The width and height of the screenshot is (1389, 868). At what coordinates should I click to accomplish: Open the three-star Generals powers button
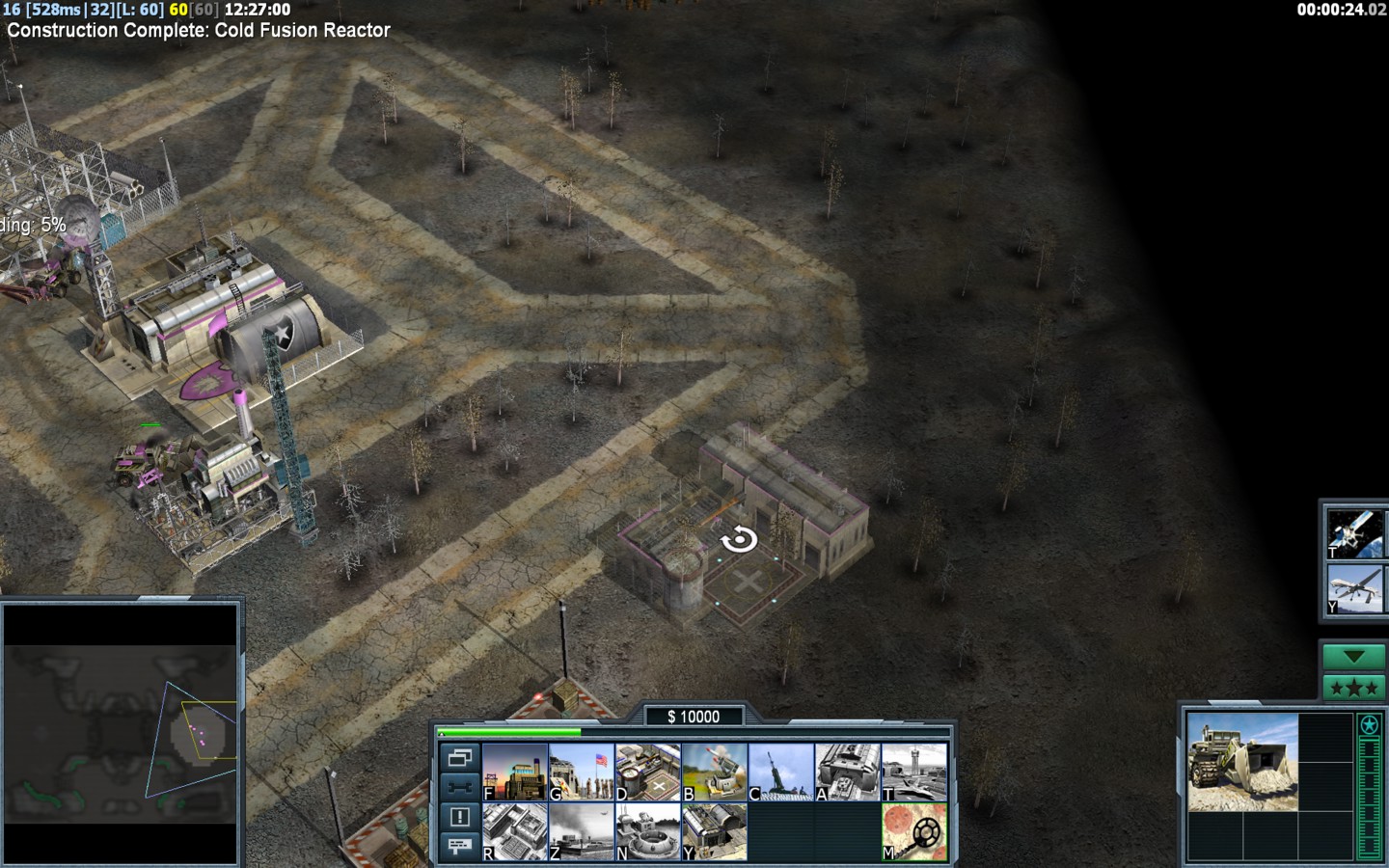click(x=1354, y=688)
